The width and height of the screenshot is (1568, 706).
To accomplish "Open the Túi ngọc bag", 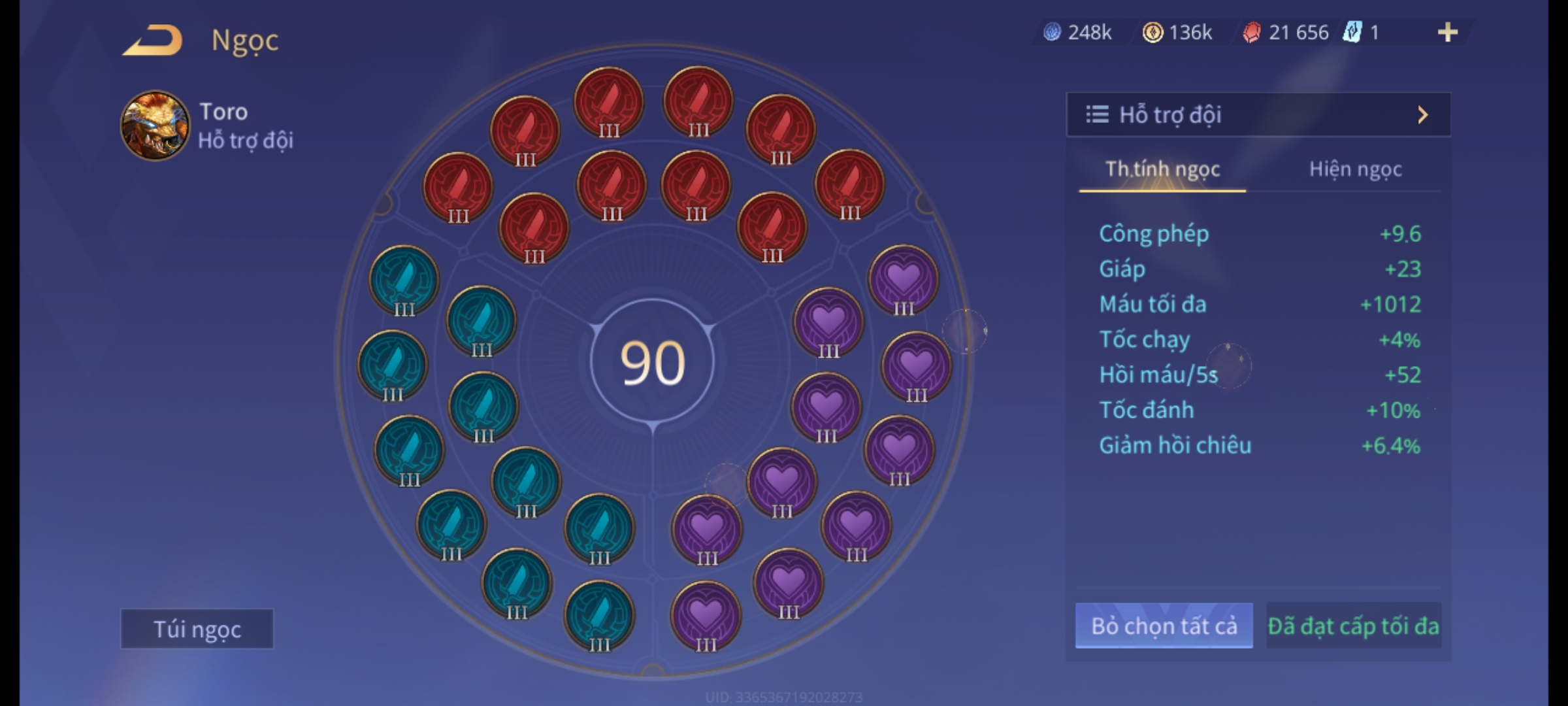I will [x=197, y=629].
